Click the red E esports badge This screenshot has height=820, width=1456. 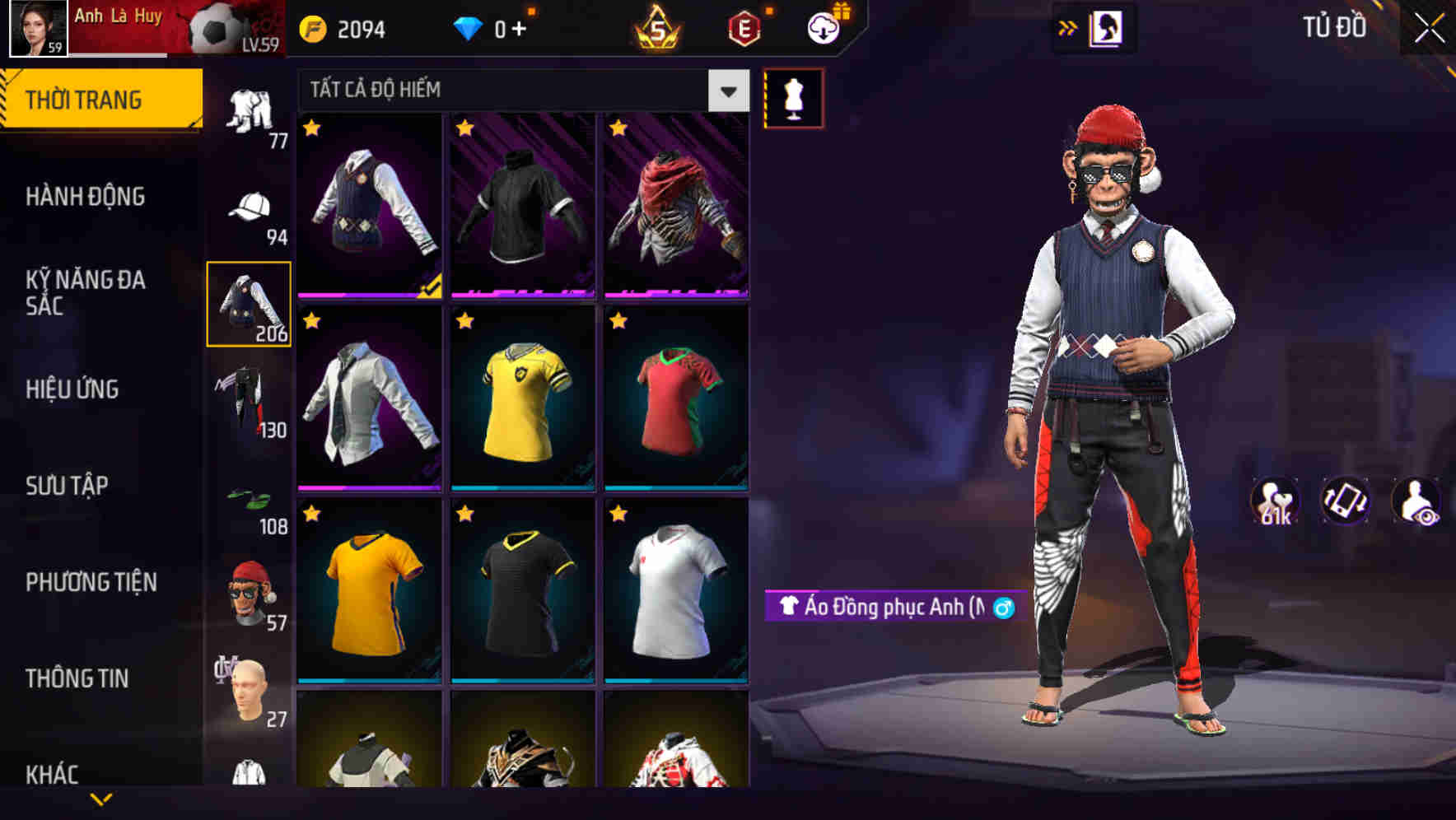point(744,26)
